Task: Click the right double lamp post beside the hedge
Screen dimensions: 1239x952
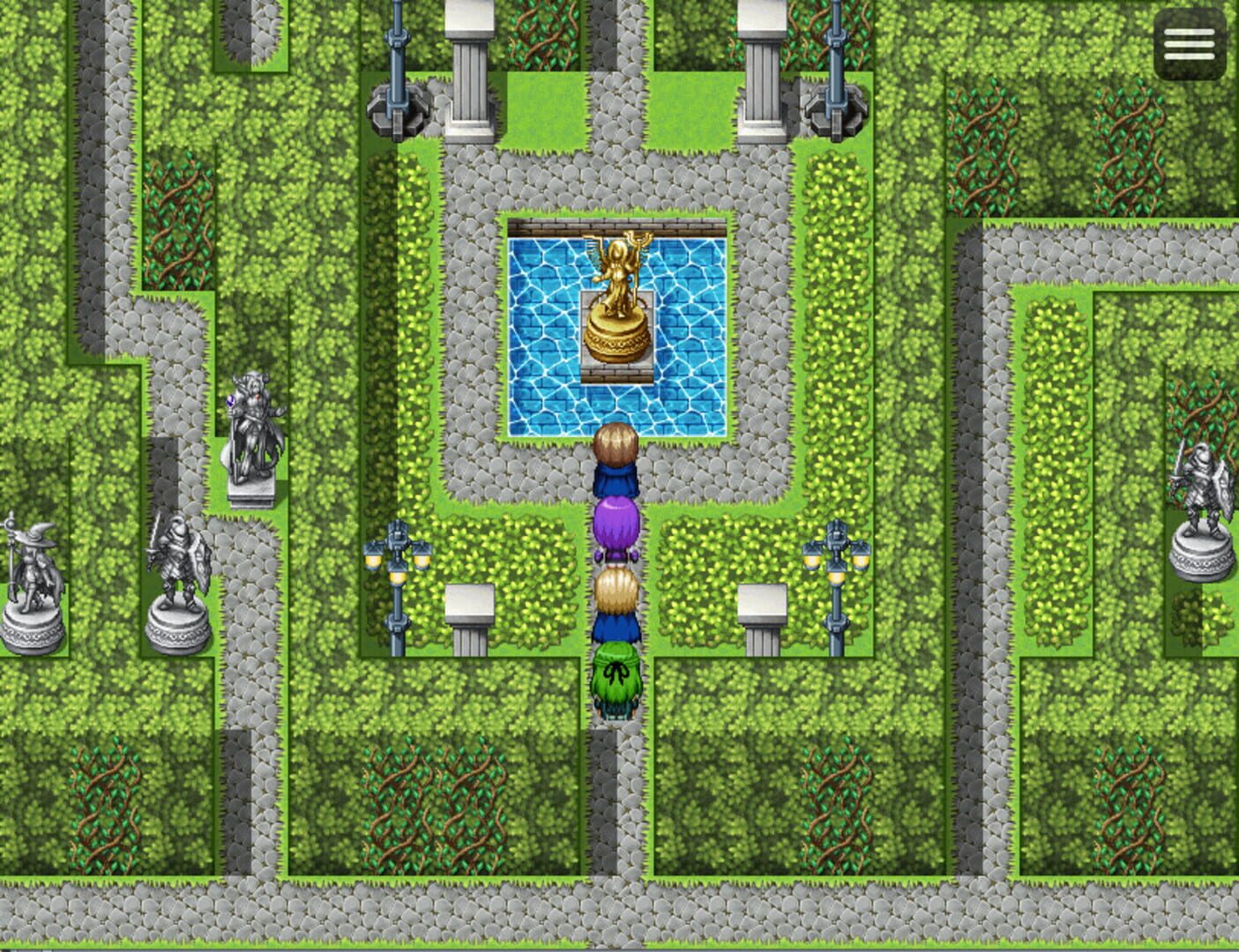Action: point(835,573)
